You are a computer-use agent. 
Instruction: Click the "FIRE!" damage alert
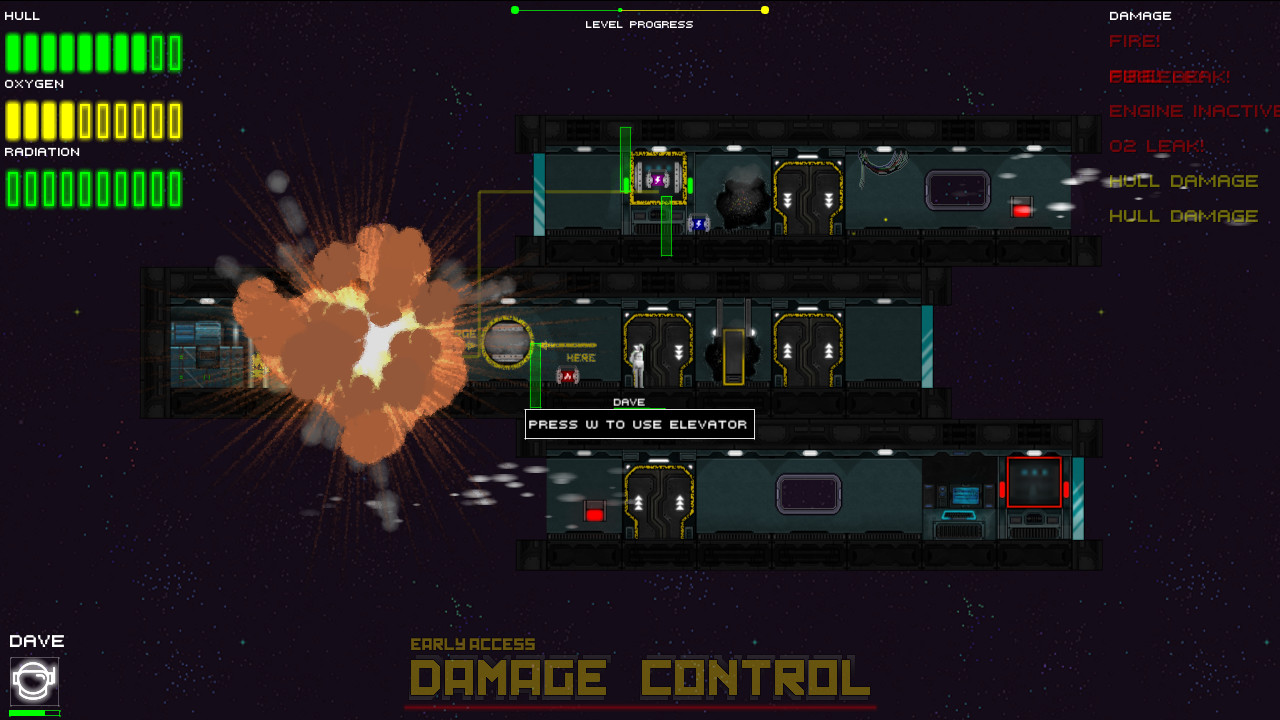(1134, 41)
